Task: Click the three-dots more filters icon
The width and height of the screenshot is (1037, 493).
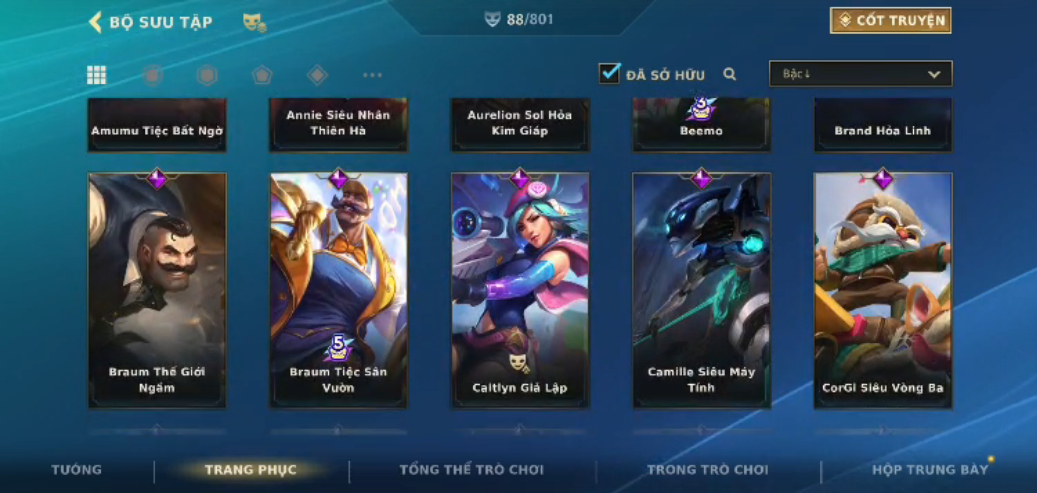Action: coord(372,75)
